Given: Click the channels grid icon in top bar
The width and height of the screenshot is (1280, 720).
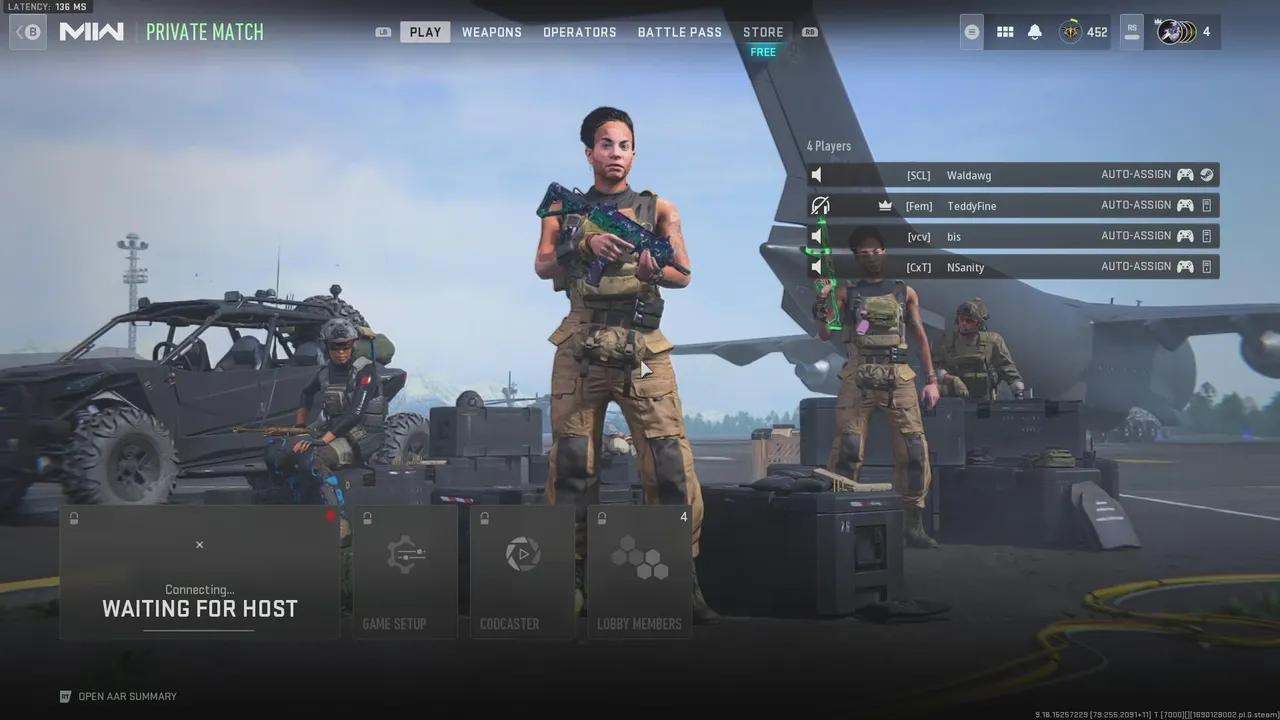Looking at the screenshot, I should pos(1004,31).
